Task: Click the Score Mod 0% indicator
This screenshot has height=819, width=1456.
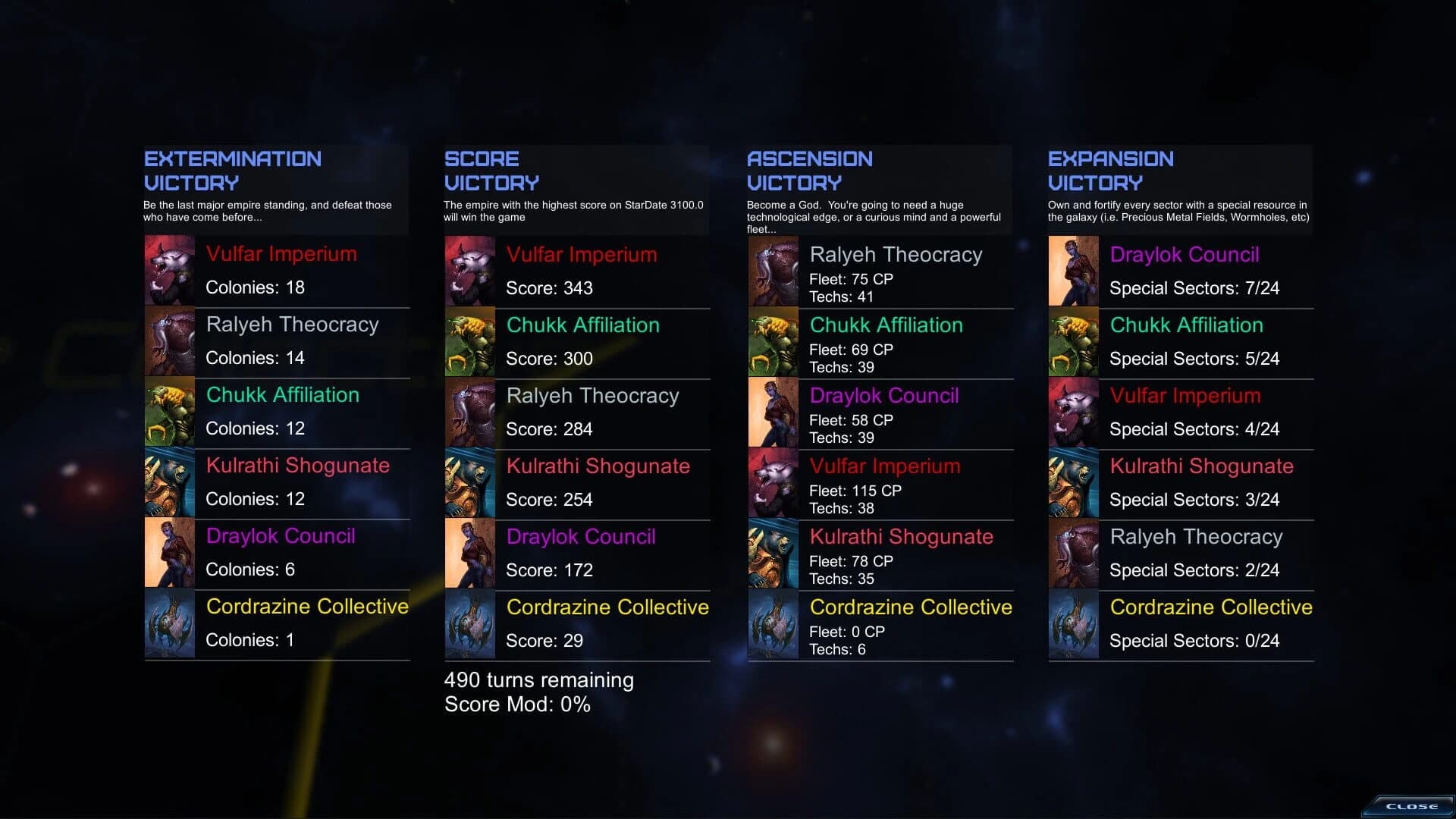Action: (x=516, y=704)
